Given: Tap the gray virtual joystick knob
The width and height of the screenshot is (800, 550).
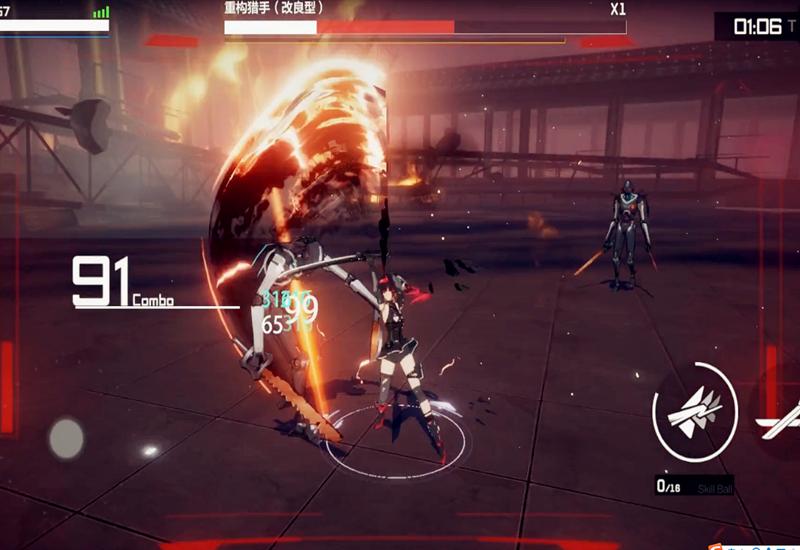Looking at the screenshot, I should point(67,437).
